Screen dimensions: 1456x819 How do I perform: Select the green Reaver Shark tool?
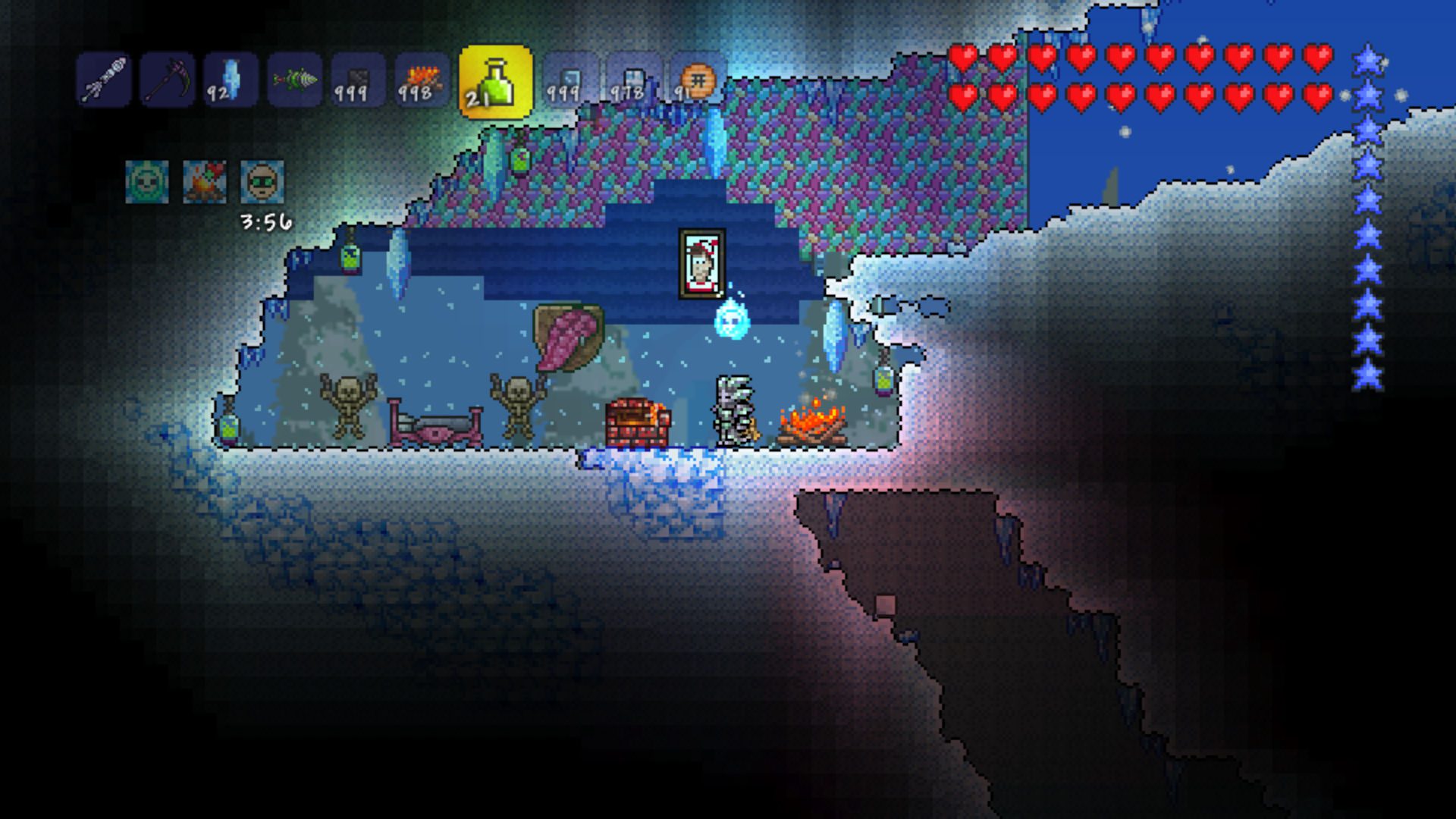pos(294,80)
